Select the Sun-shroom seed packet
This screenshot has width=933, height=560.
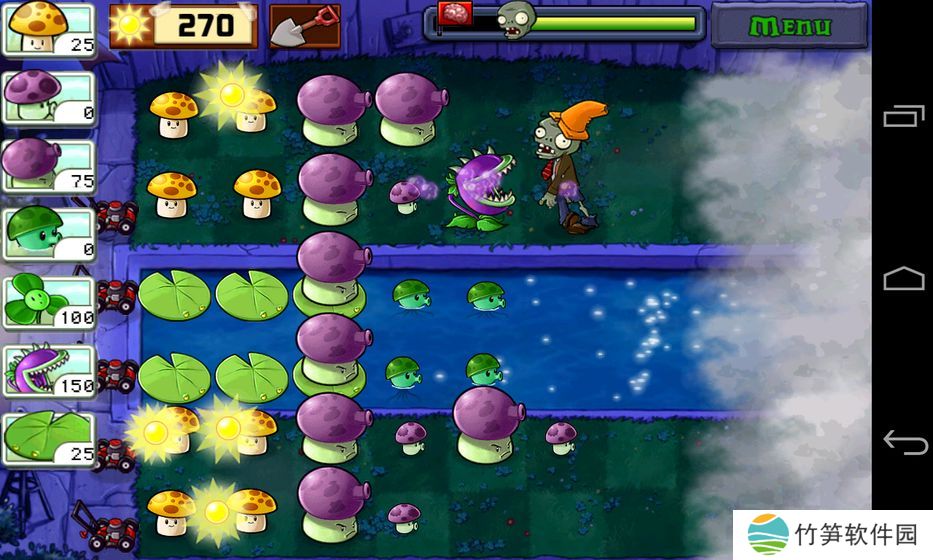[49, 29]
